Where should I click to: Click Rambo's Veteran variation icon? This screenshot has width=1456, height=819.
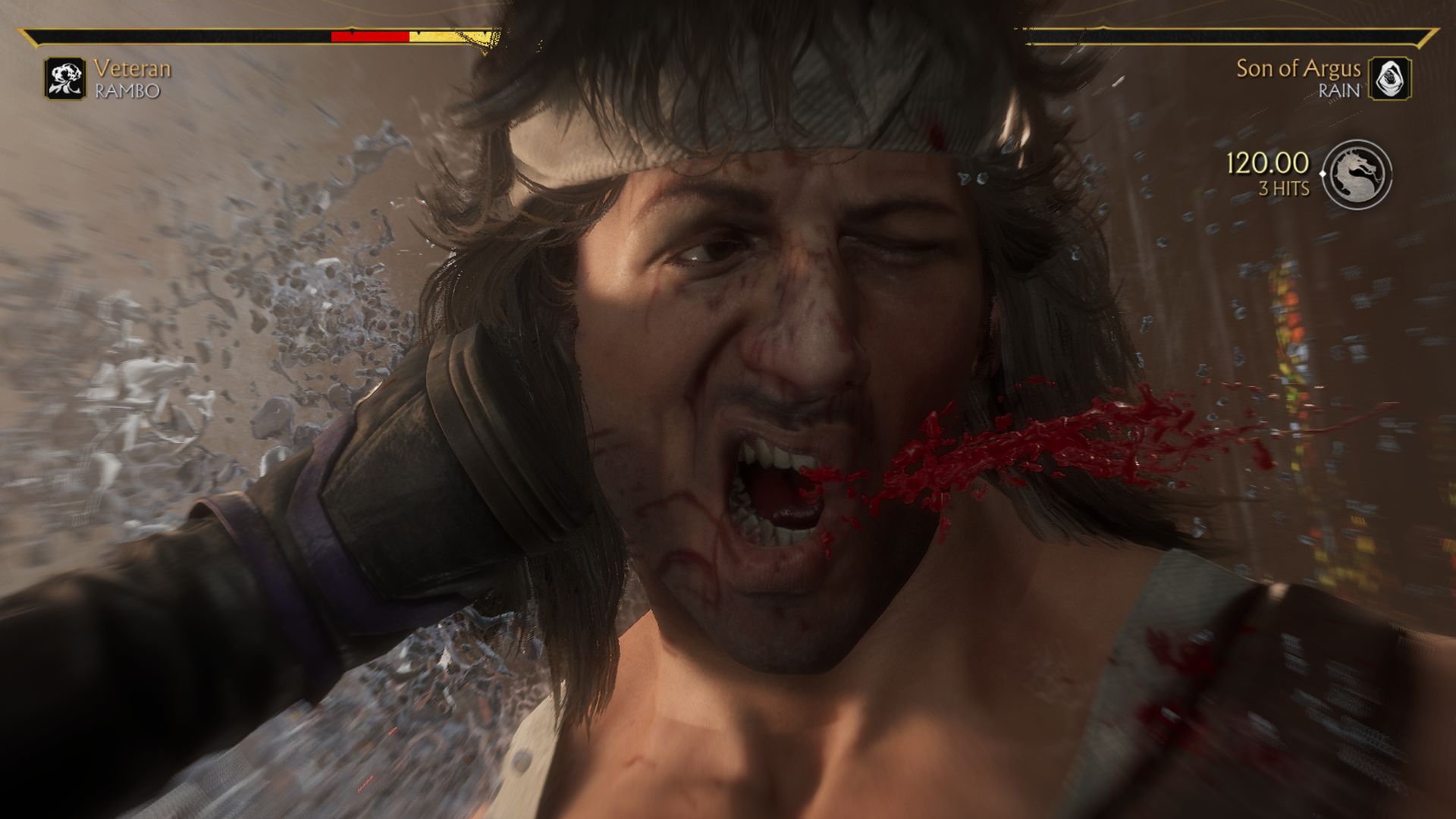[64, 78]
